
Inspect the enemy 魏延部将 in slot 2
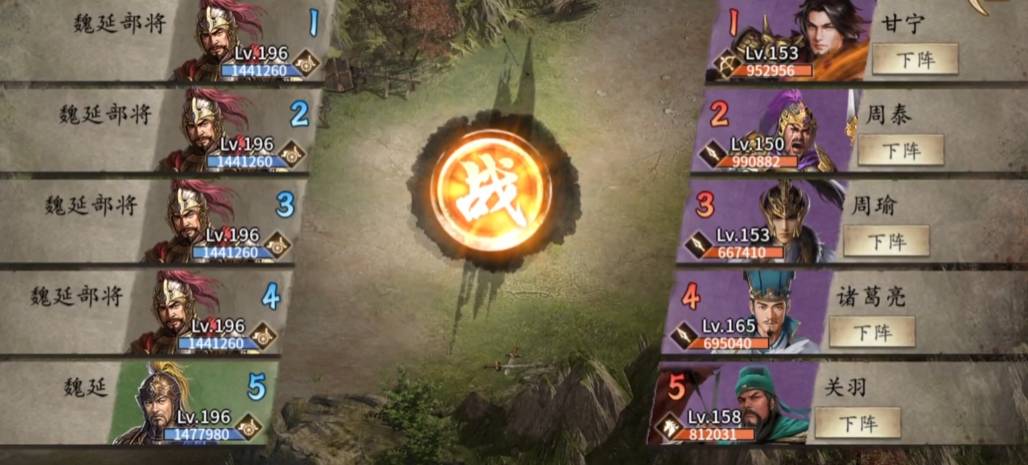[x=212, y=130]
